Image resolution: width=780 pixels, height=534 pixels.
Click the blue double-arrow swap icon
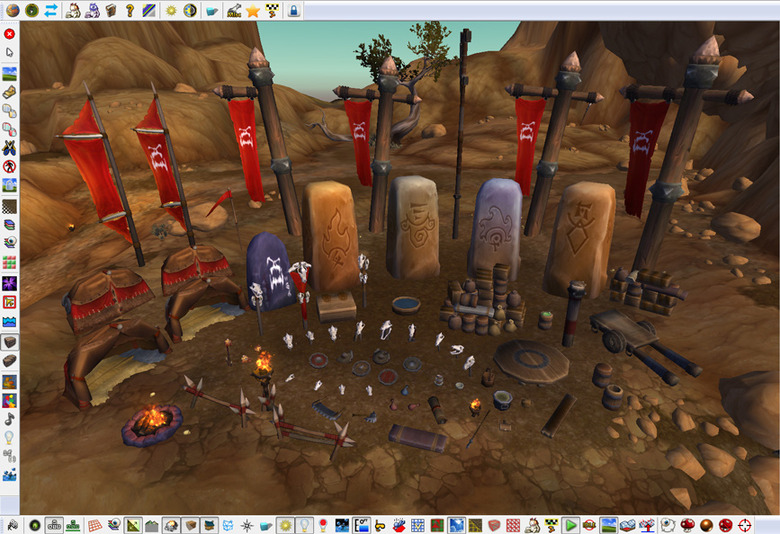pos(51,10)
